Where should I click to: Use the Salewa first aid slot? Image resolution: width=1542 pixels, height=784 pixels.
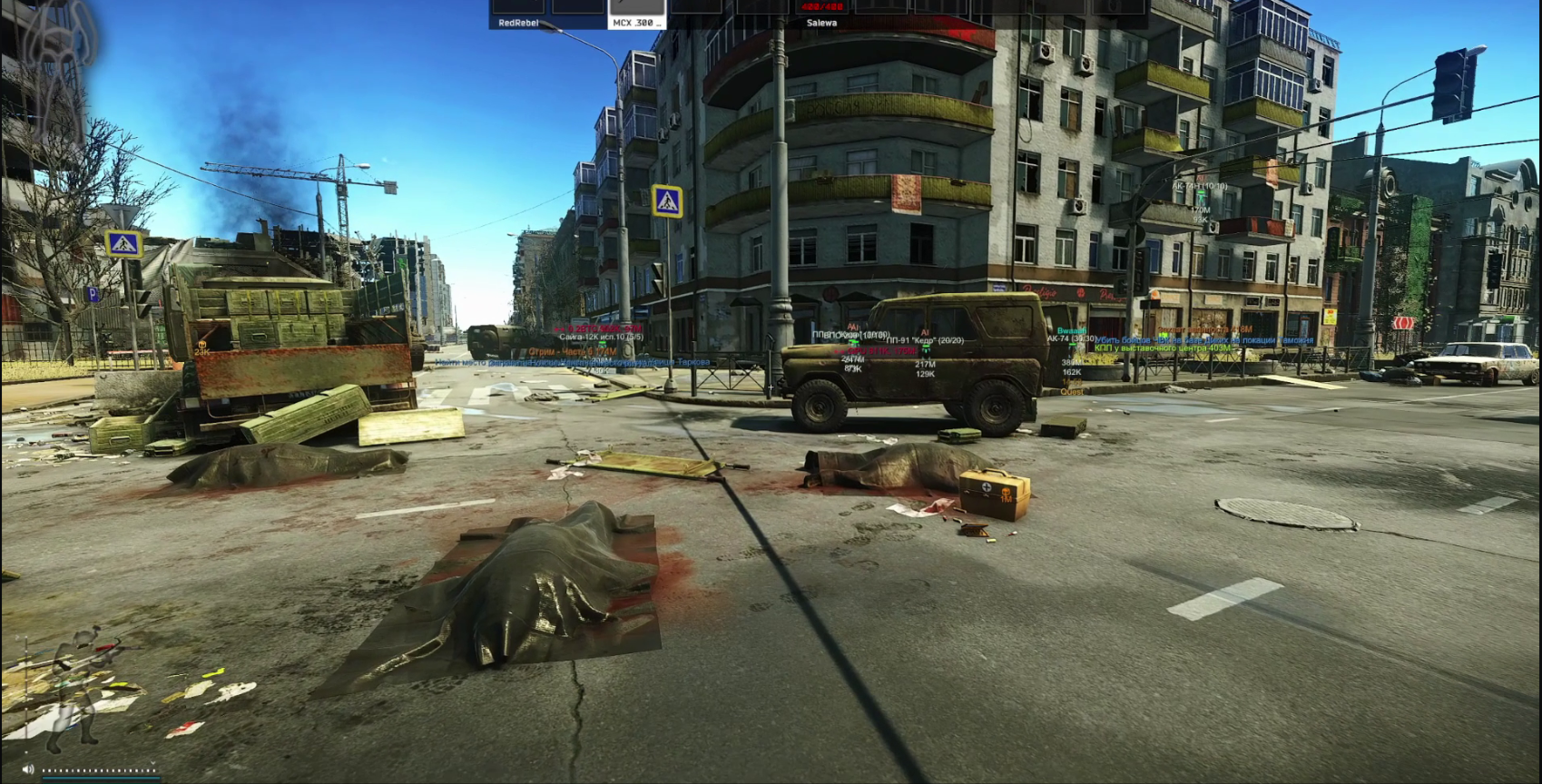coord(821,13)
